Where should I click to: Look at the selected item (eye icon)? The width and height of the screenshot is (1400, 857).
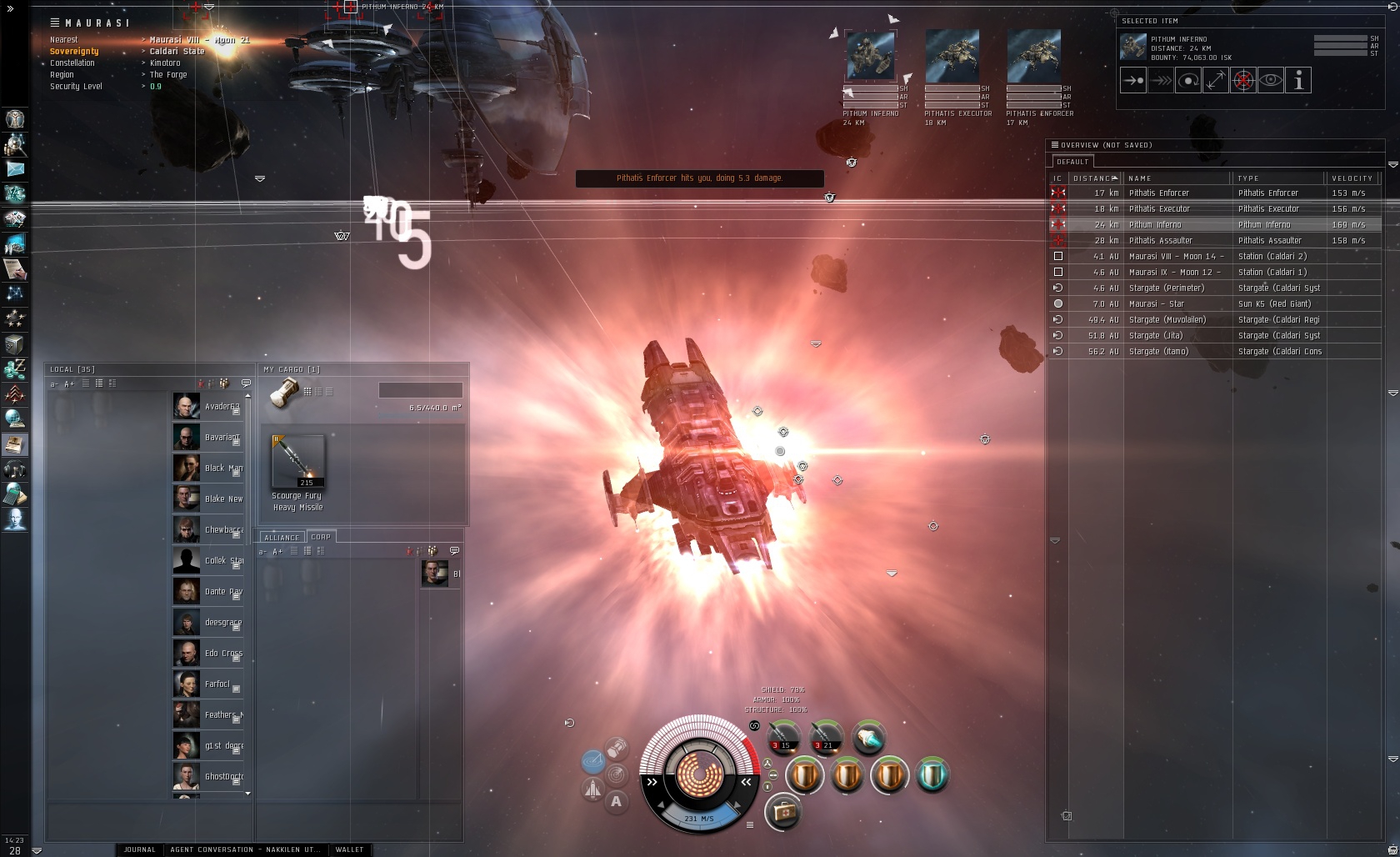pos(1271,81)
